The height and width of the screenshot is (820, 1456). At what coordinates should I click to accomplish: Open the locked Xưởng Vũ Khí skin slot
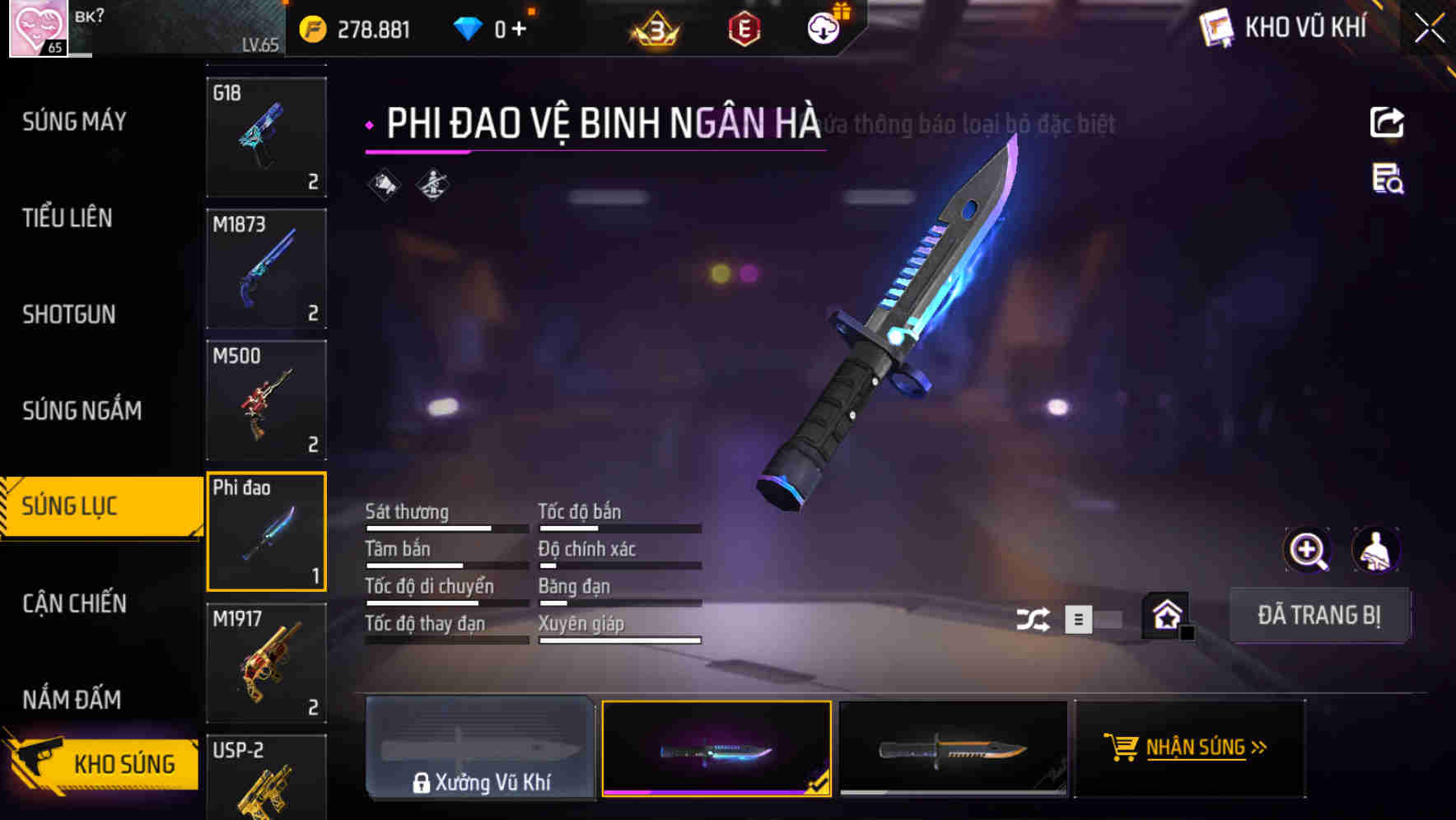coord(481,748)
